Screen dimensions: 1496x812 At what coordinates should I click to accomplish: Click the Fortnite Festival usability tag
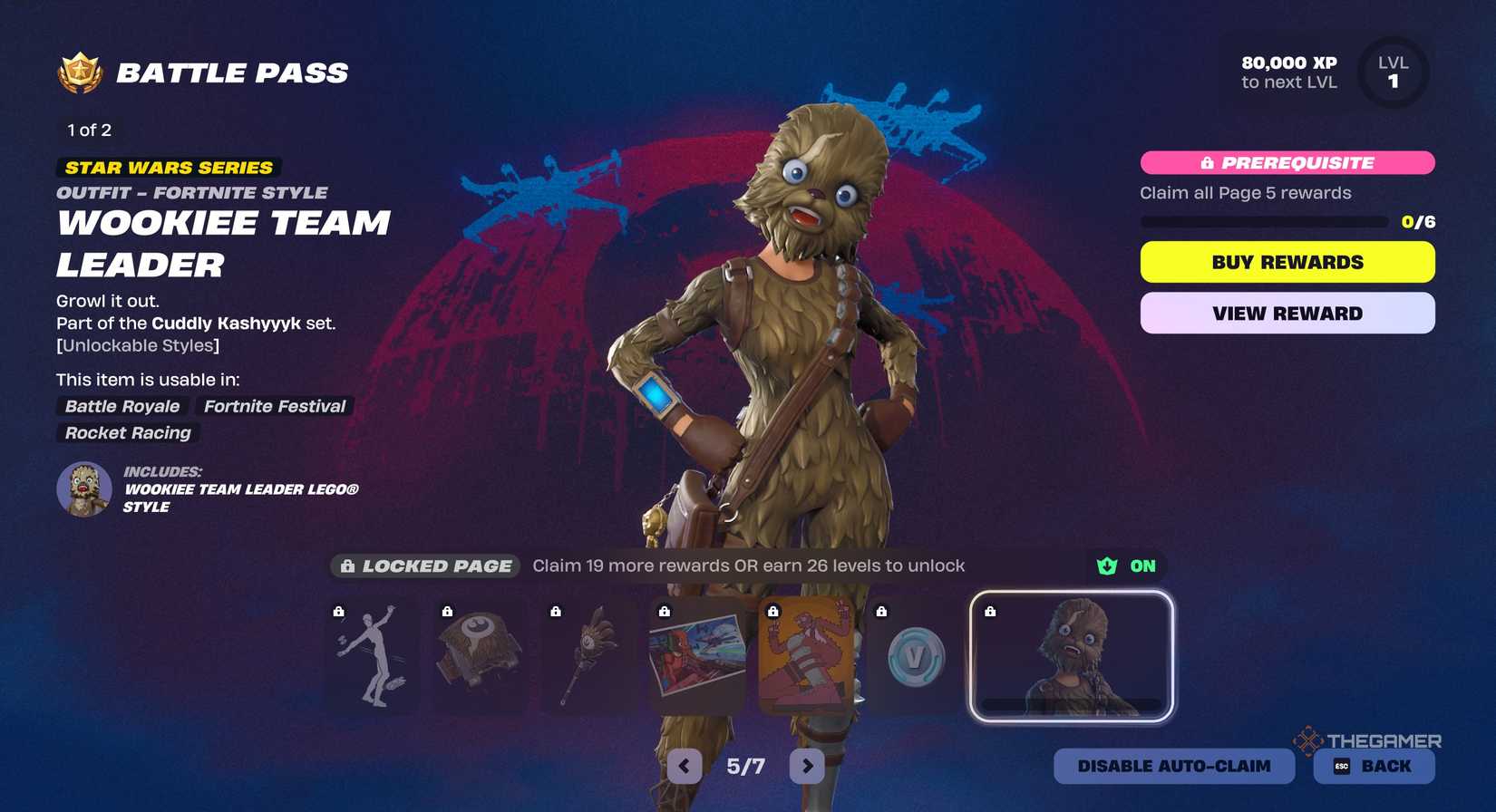click(273, 406)
